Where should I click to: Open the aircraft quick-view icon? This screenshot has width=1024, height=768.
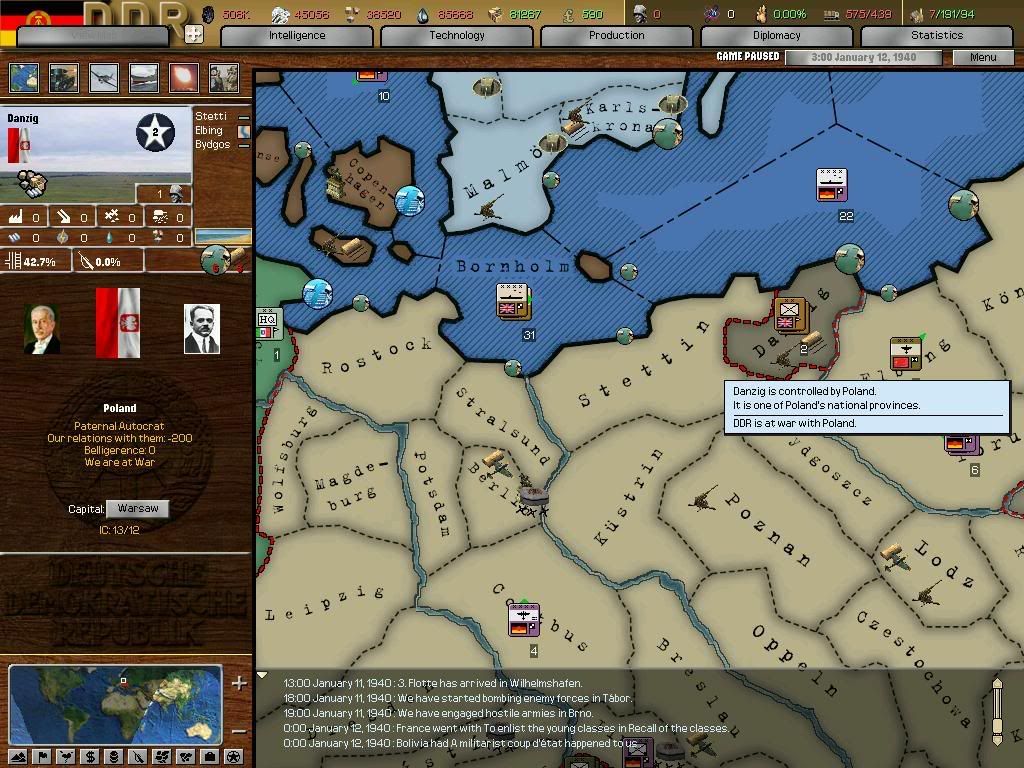point(103,77)
